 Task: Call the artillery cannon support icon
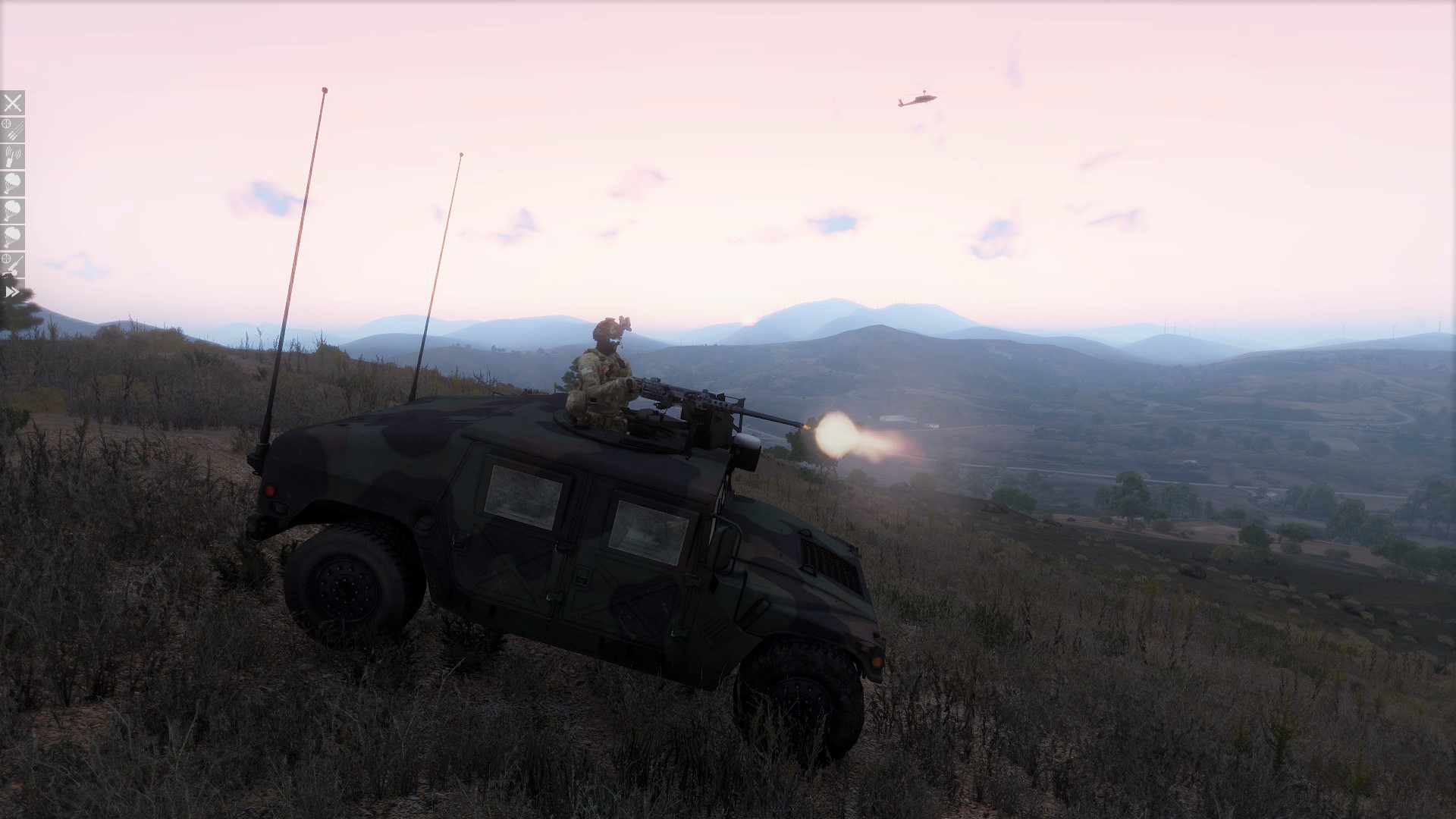pos(13,264)
